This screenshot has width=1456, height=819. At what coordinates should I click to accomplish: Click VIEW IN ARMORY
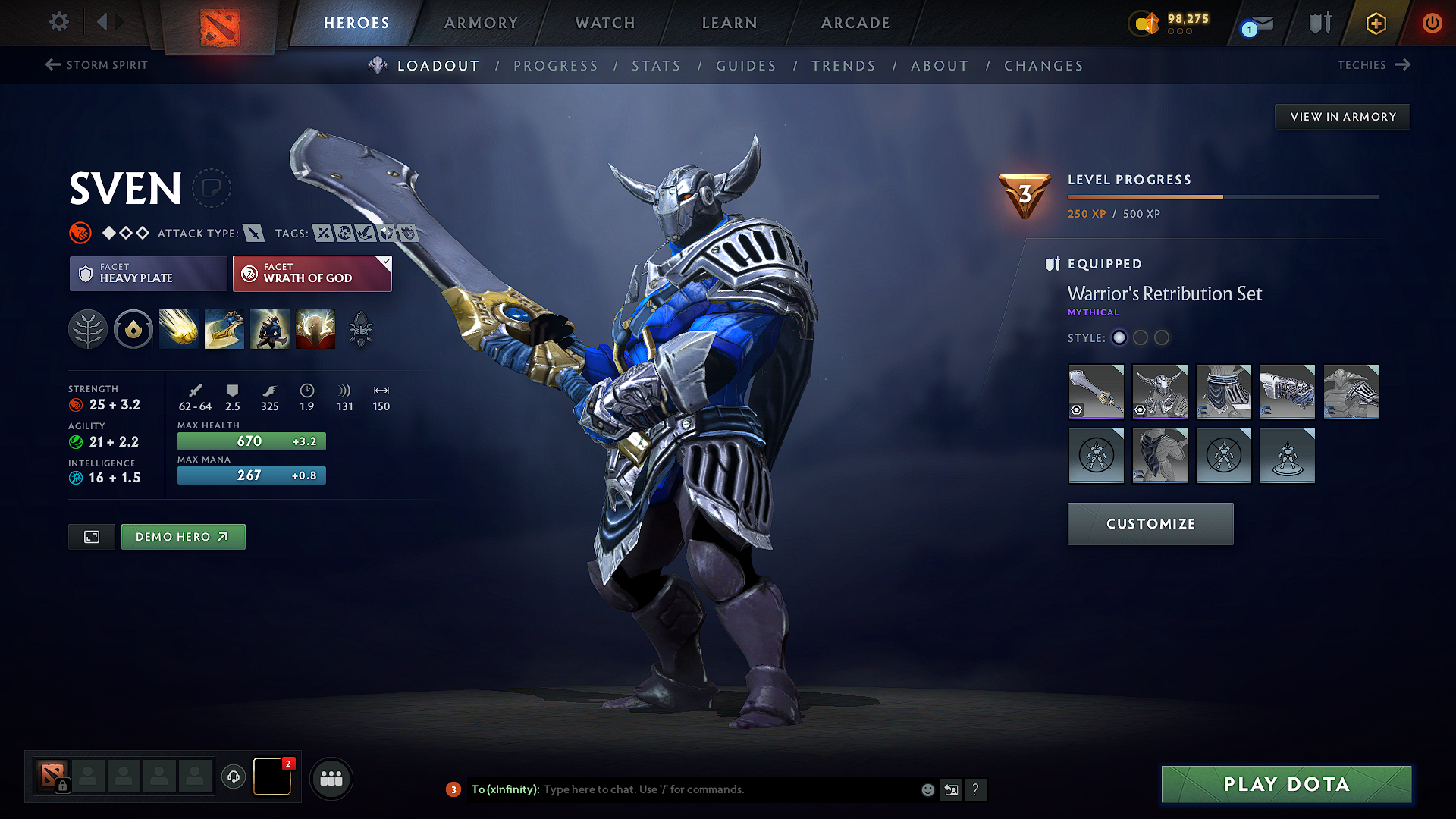[x=1342, y=116]
